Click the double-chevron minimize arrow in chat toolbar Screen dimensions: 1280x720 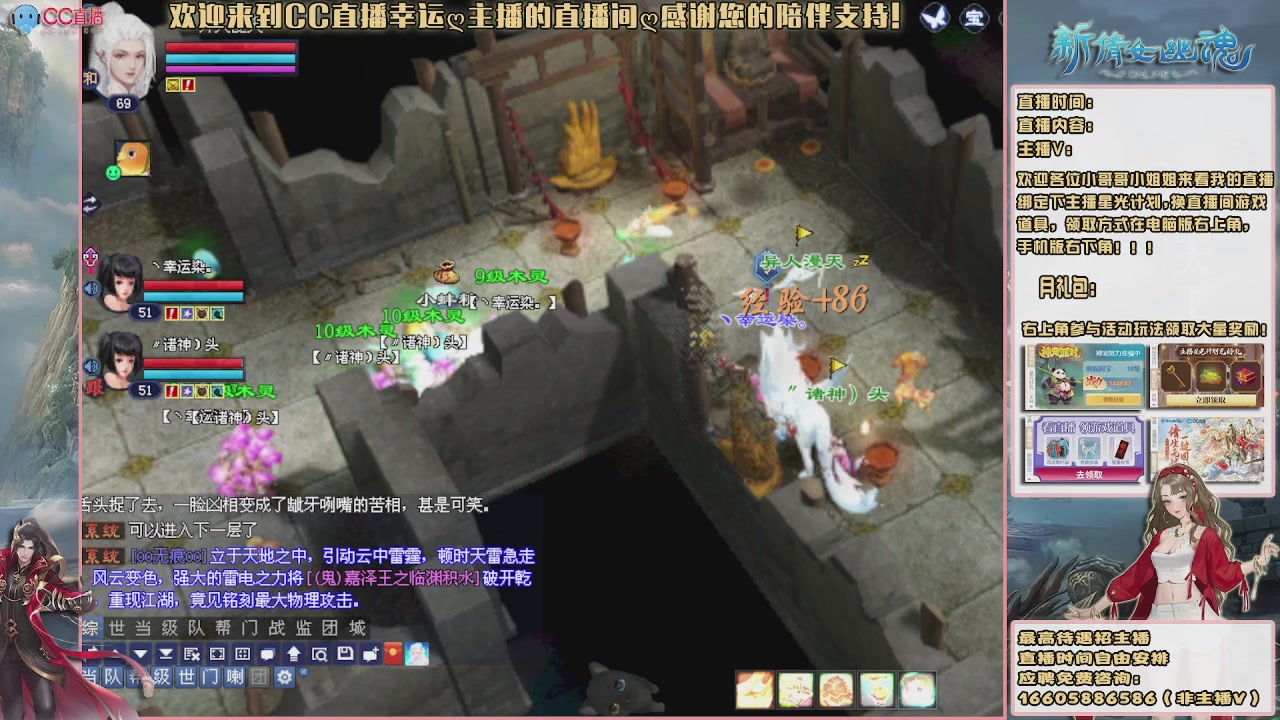(165, 653)
